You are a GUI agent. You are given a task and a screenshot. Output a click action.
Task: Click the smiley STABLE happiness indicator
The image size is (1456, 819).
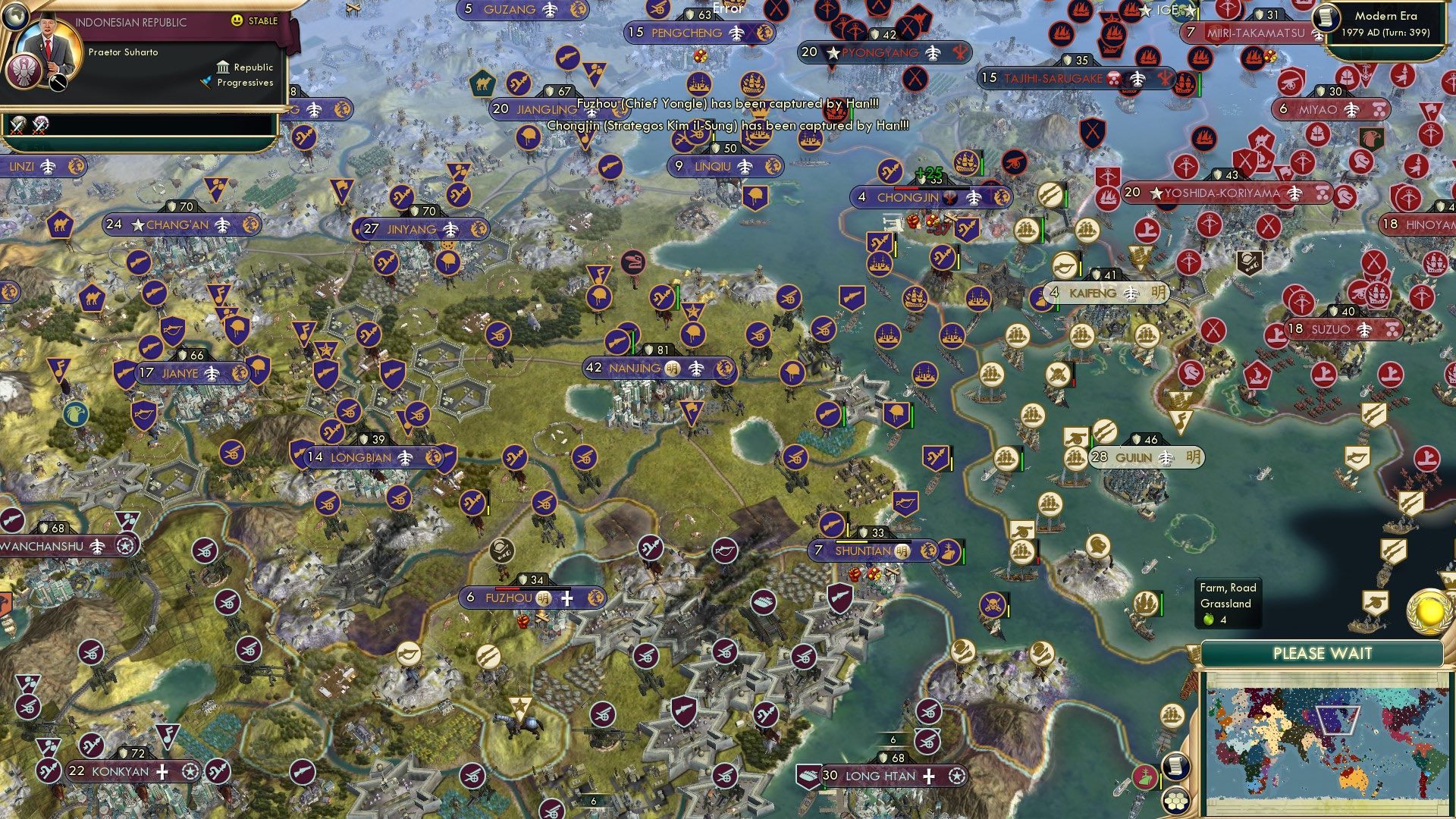click(x=237, y=20)
